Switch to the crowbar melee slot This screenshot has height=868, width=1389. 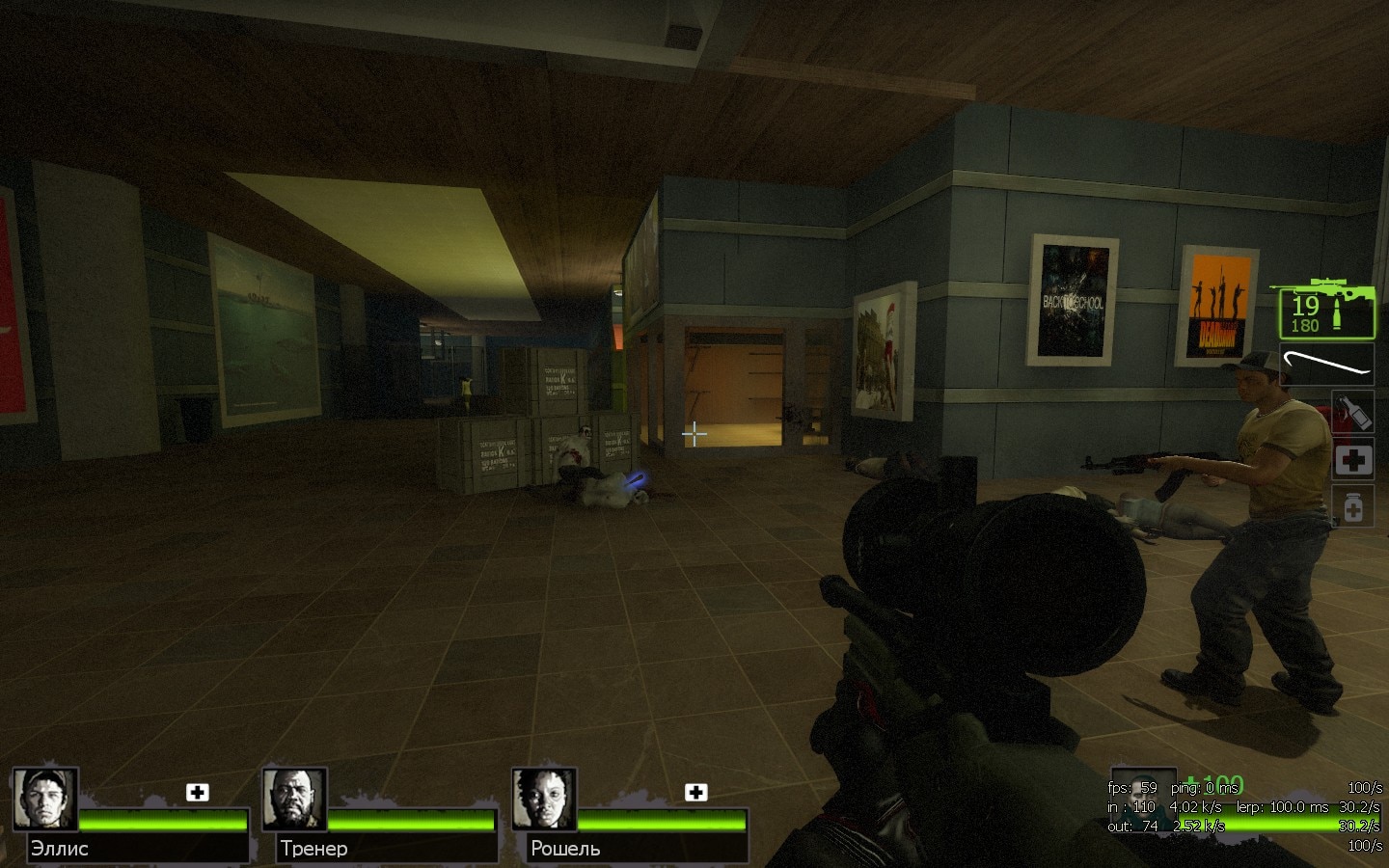(x=1326, y=364)
